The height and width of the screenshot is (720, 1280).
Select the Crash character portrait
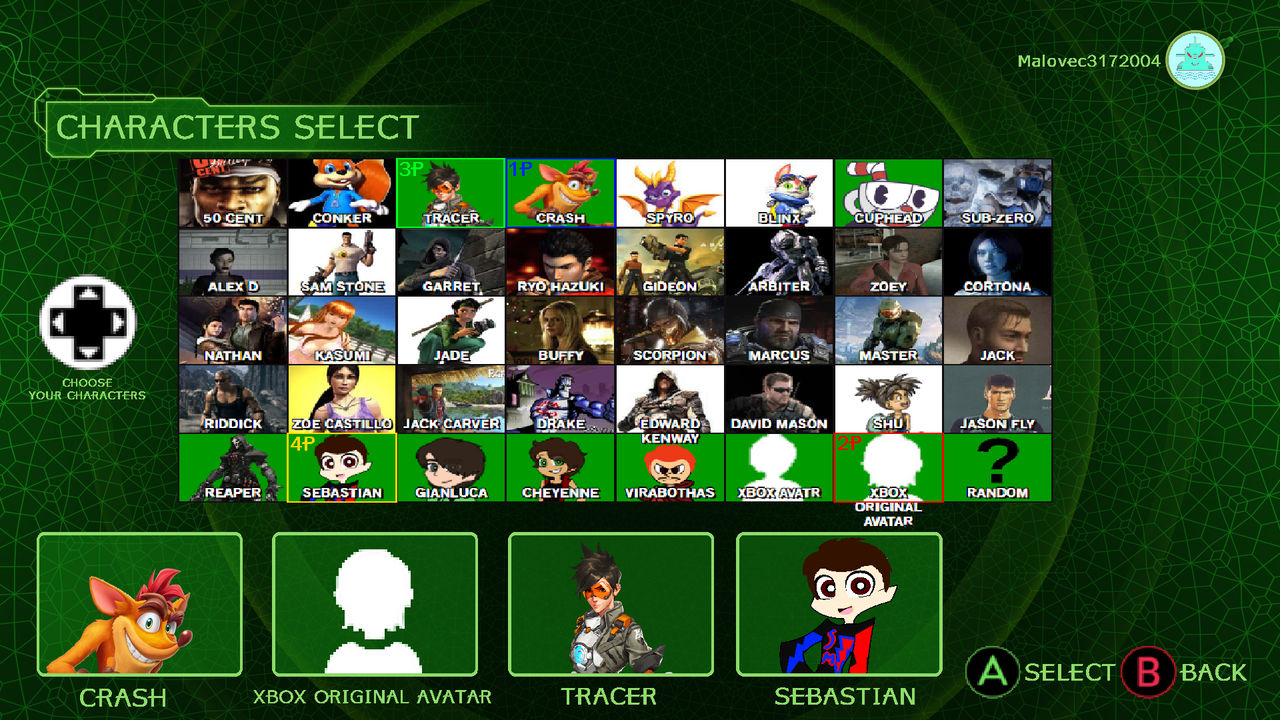click(x=561, y=192)
